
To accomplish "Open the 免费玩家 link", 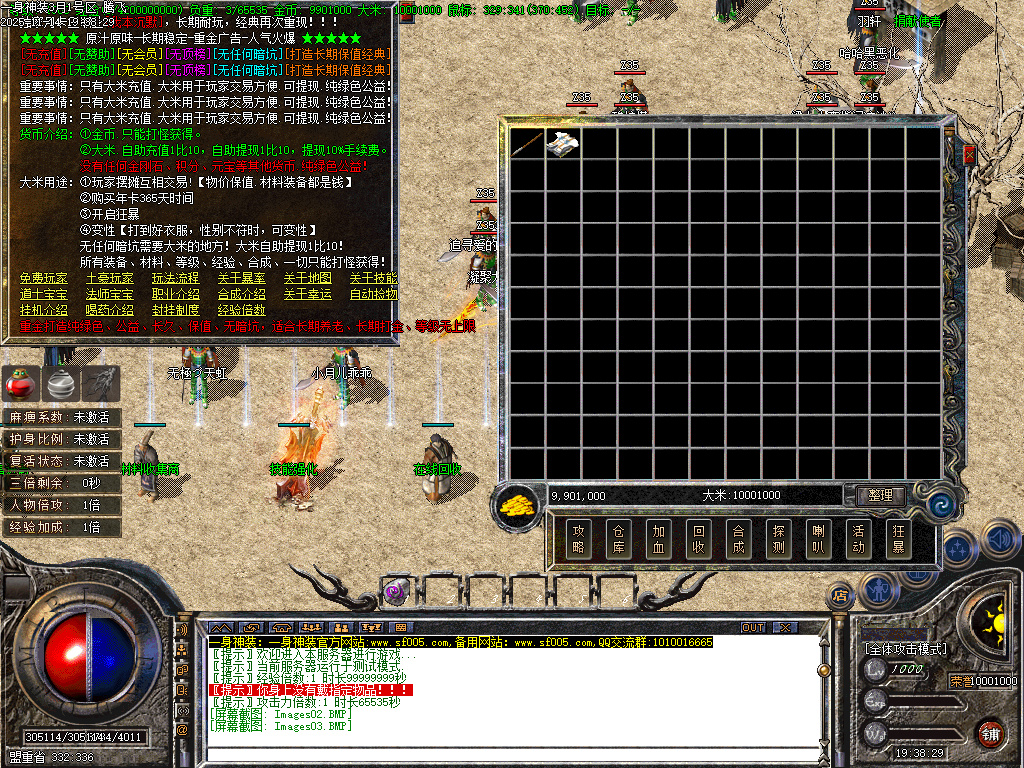I will point(44,278).
